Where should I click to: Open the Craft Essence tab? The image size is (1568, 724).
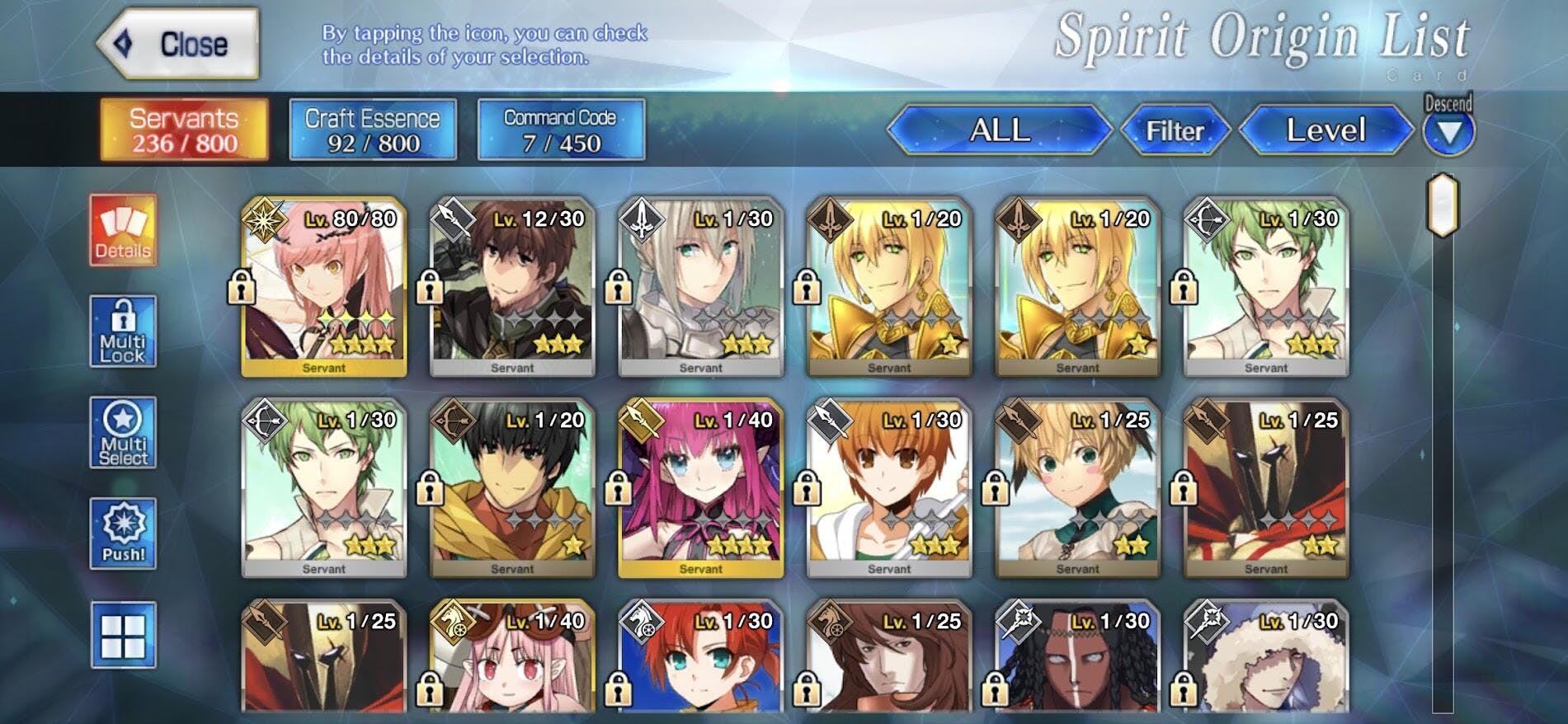click(x=373, y=130)
